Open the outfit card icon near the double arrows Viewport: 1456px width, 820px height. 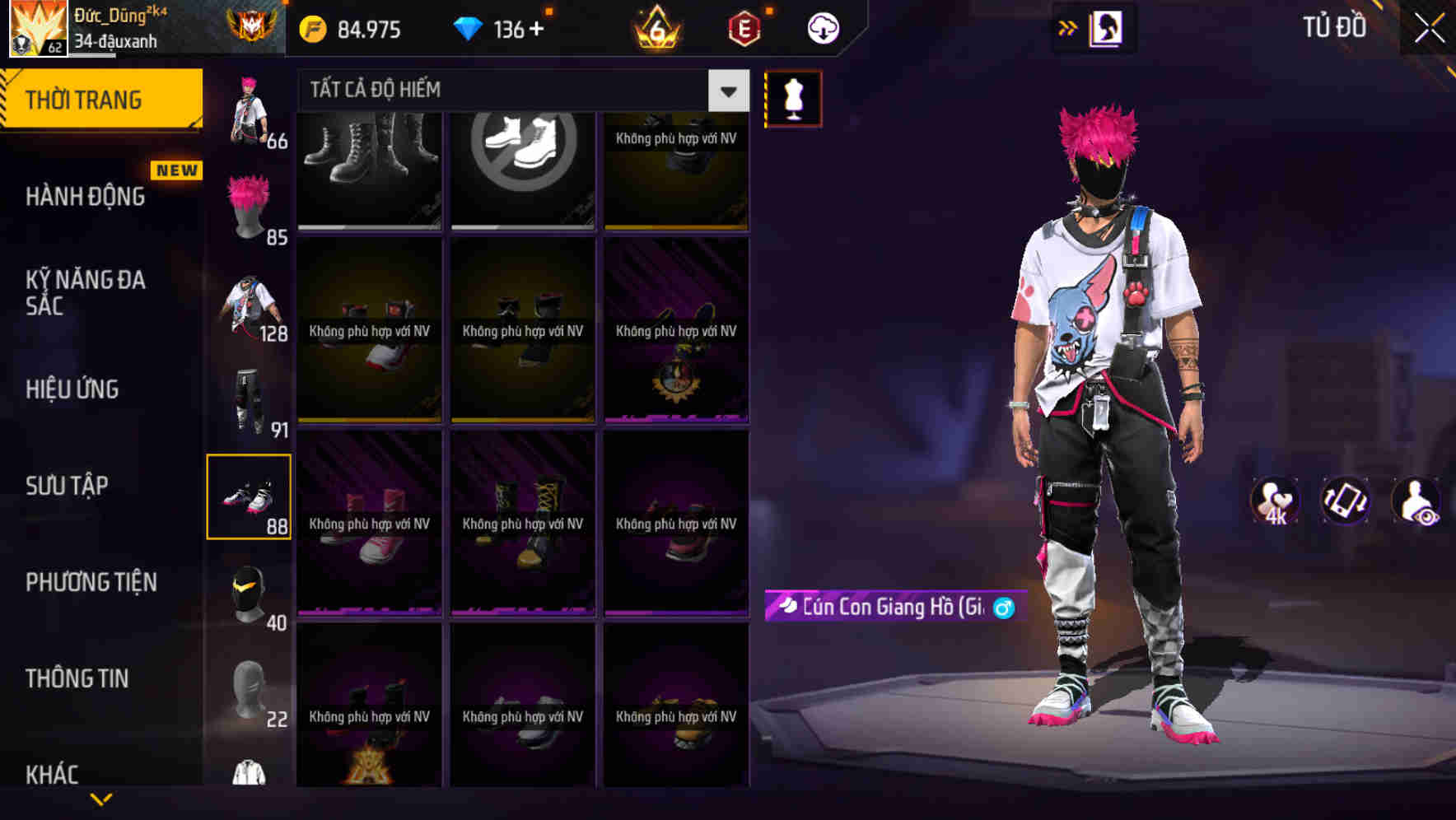[x=1108, y=27]
